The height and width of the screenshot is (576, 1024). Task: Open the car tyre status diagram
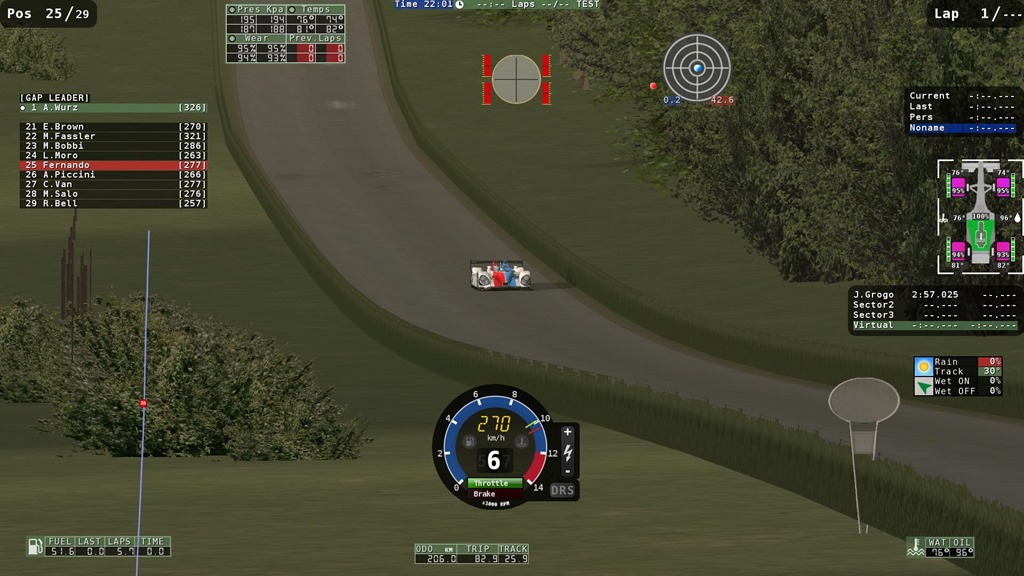pyautogui.click(x=980, y=216)
